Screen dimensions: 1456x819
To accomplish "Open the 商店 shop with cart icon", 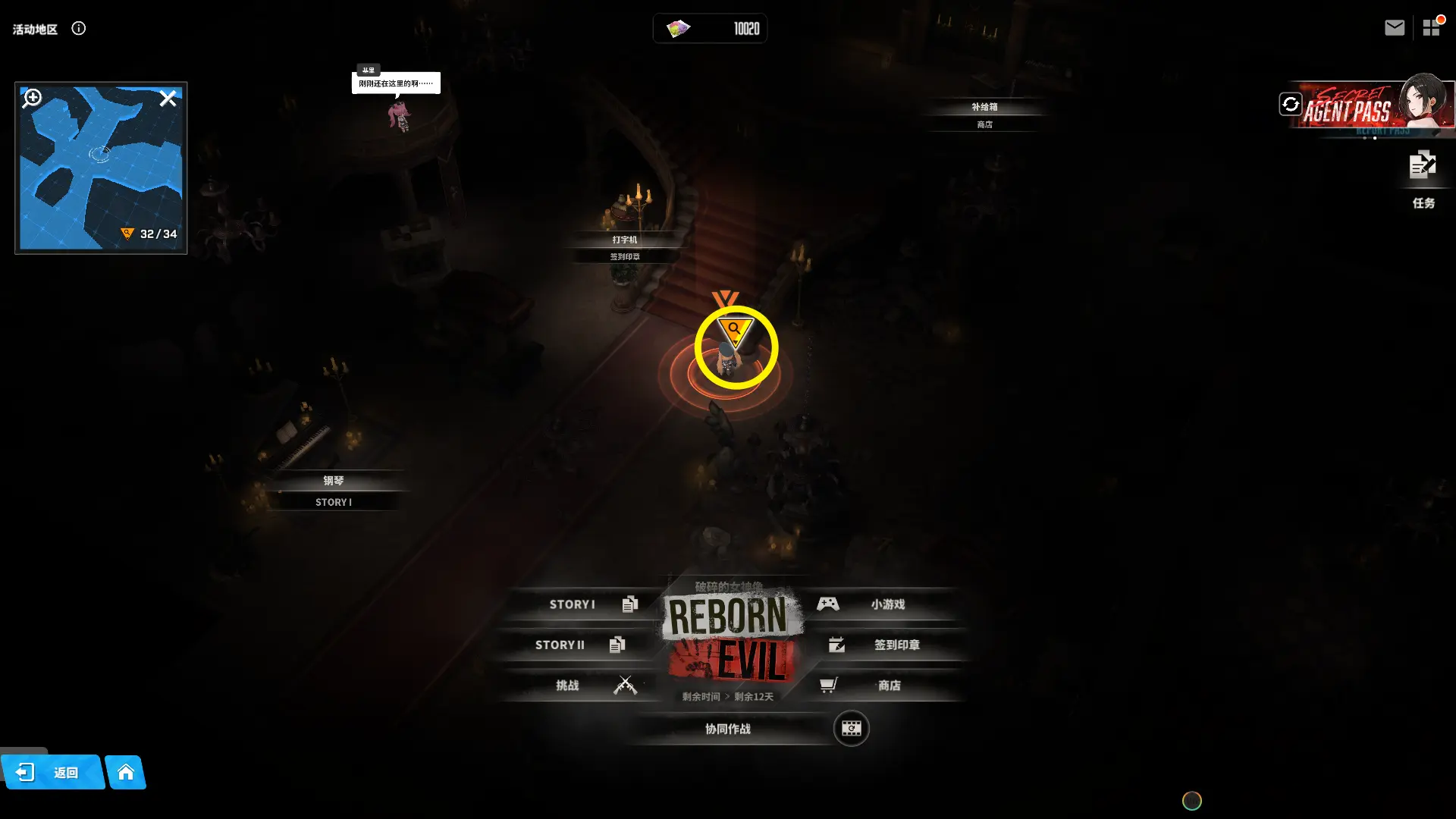I will coord(880,686).
